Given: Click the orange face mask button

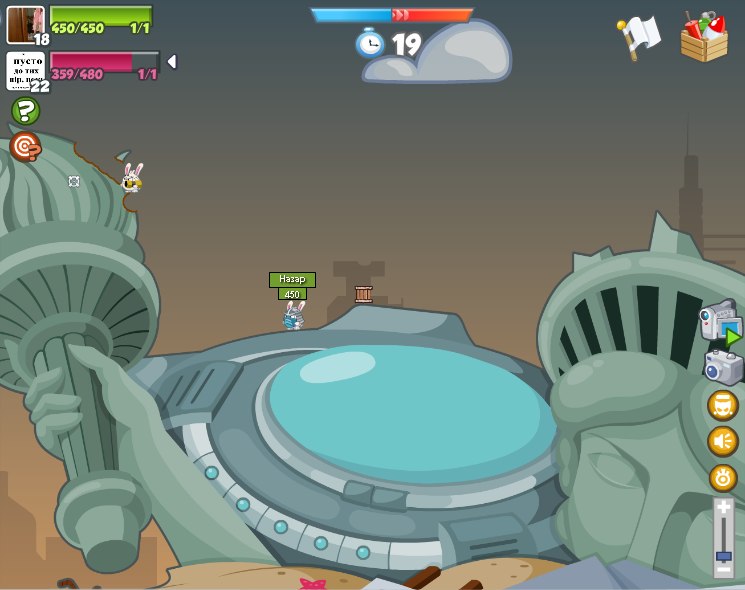Looking at the screenshot, I should [x=723, y=405].
